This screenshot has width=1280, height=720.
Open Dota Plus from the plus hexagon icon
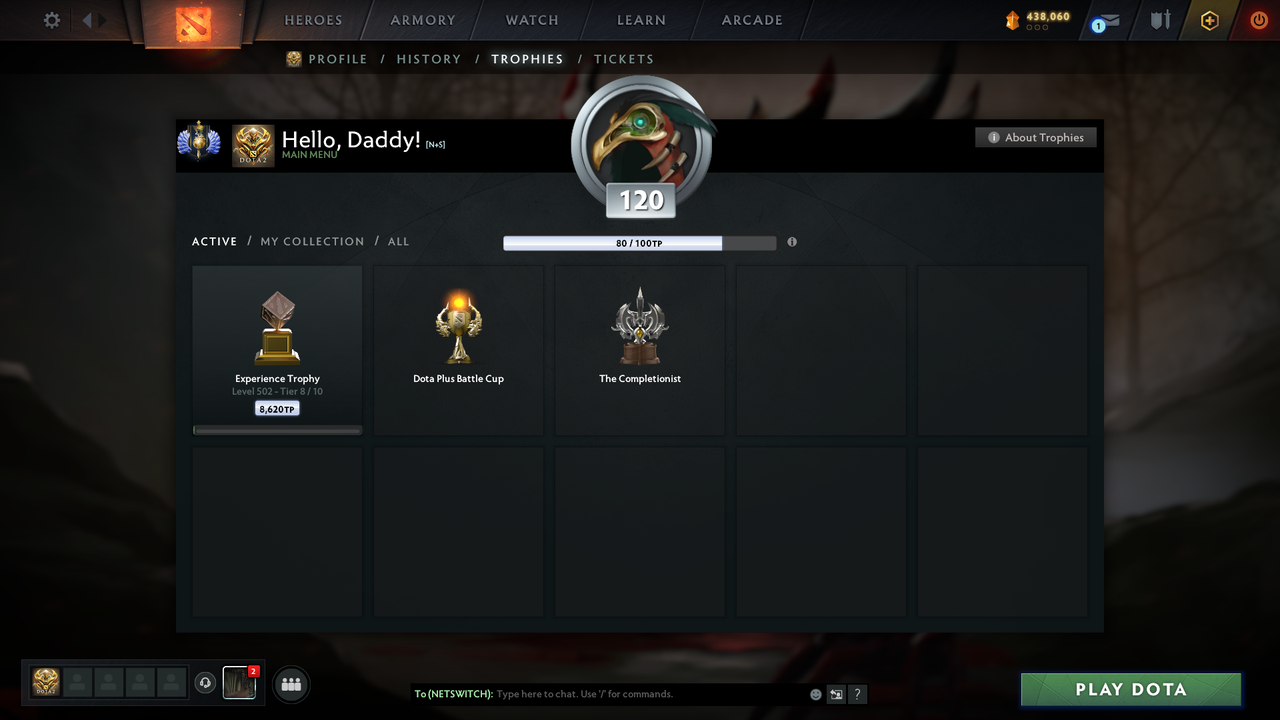coord(1209,20)
